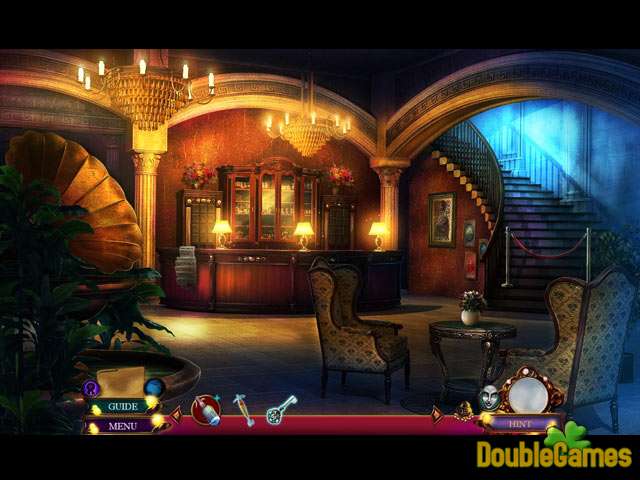This screenshot has height=480, width=640.
Task: Select the red spray bottle inventory item
Action: (x=207, y=410)
